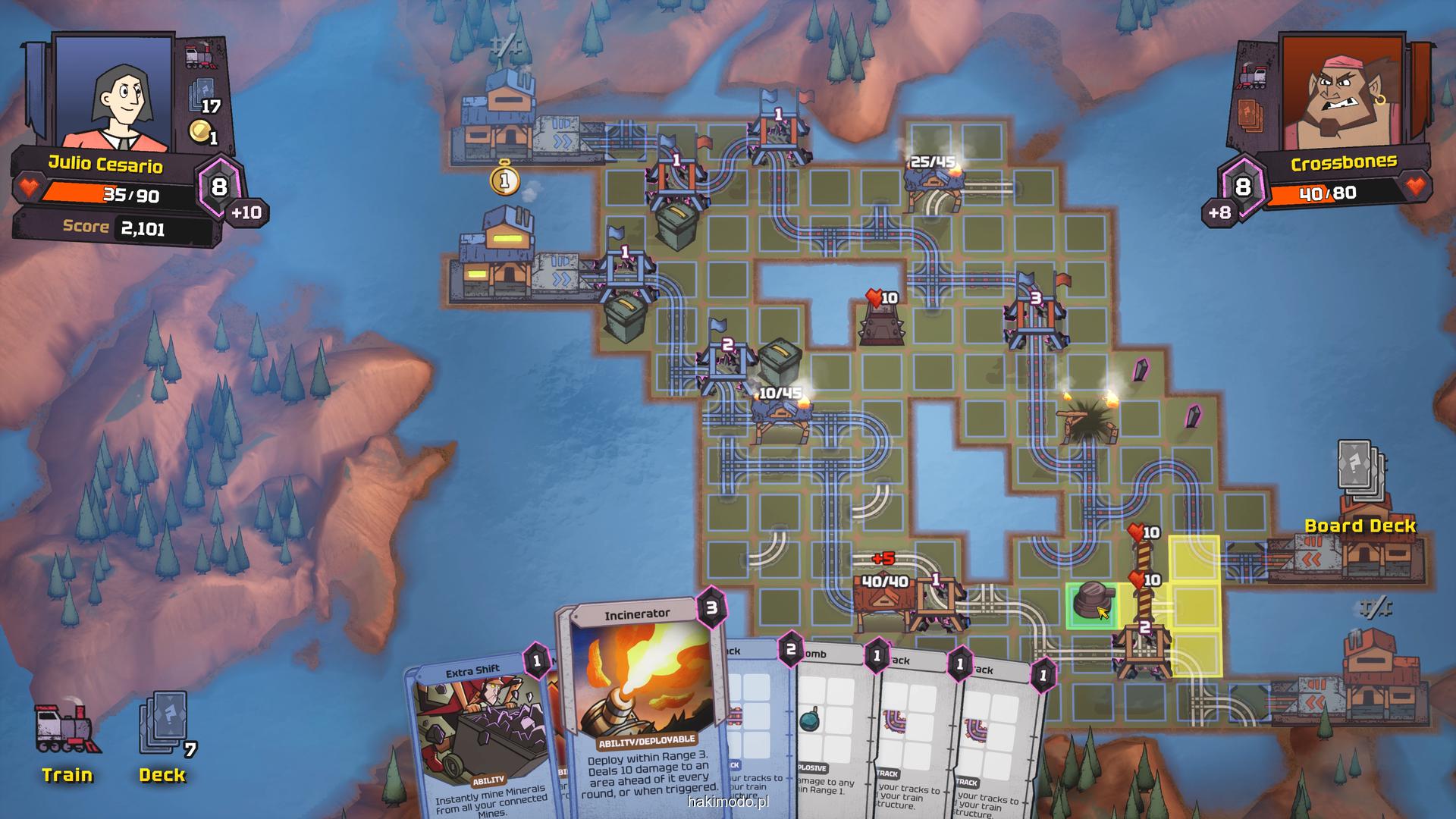This screenshot has height=819, width=1456.
Task: Click the 17-card draw pile icon
Action: (x=200, y=95)
